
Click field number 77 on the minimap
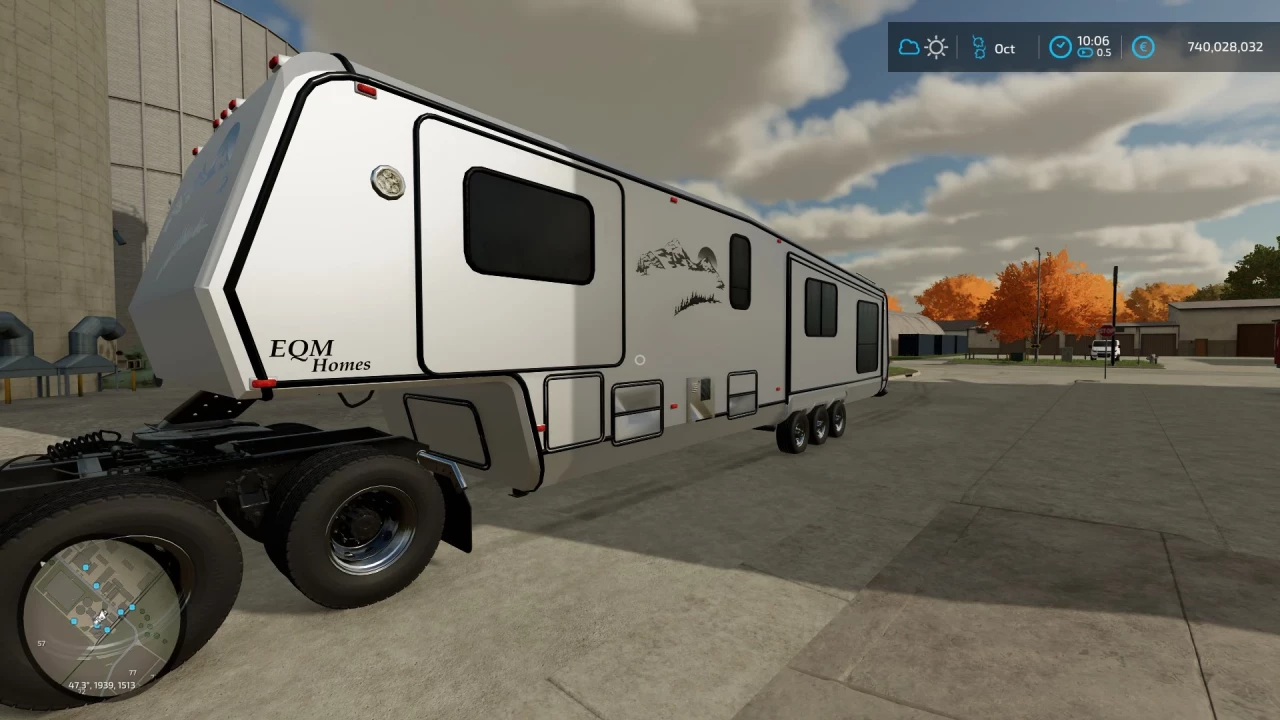click(x=133, y=672)
